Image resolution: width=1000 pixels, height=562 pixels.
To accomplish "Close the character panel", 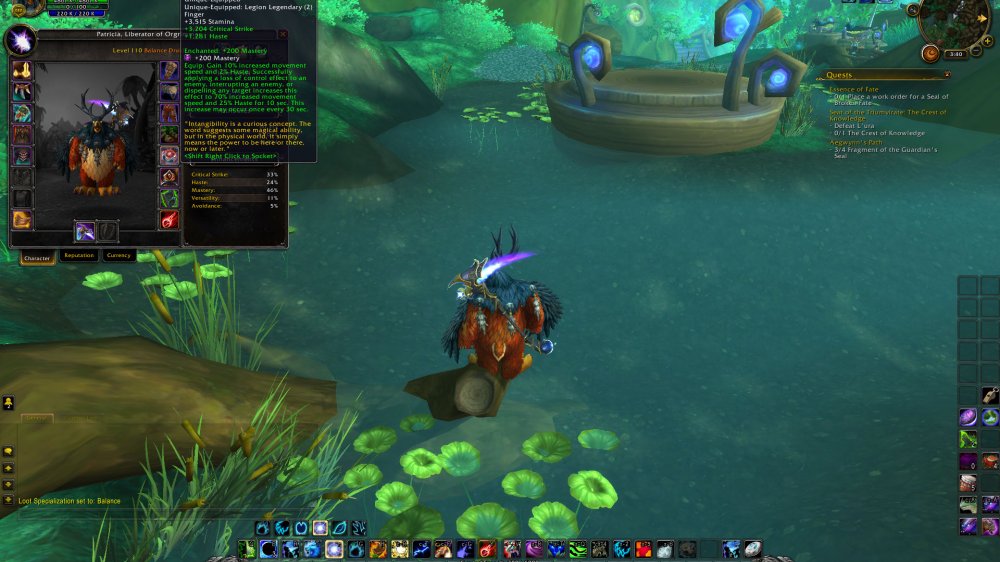I will pos(282,34).
